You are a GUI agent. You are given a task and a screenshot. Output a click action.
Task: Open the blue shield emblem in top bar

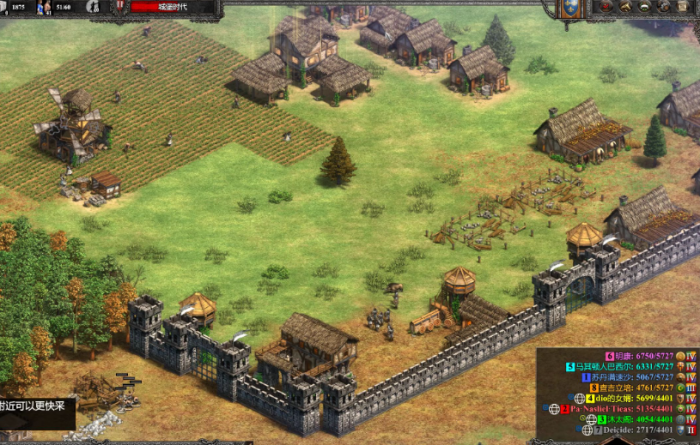pos(568,8)
